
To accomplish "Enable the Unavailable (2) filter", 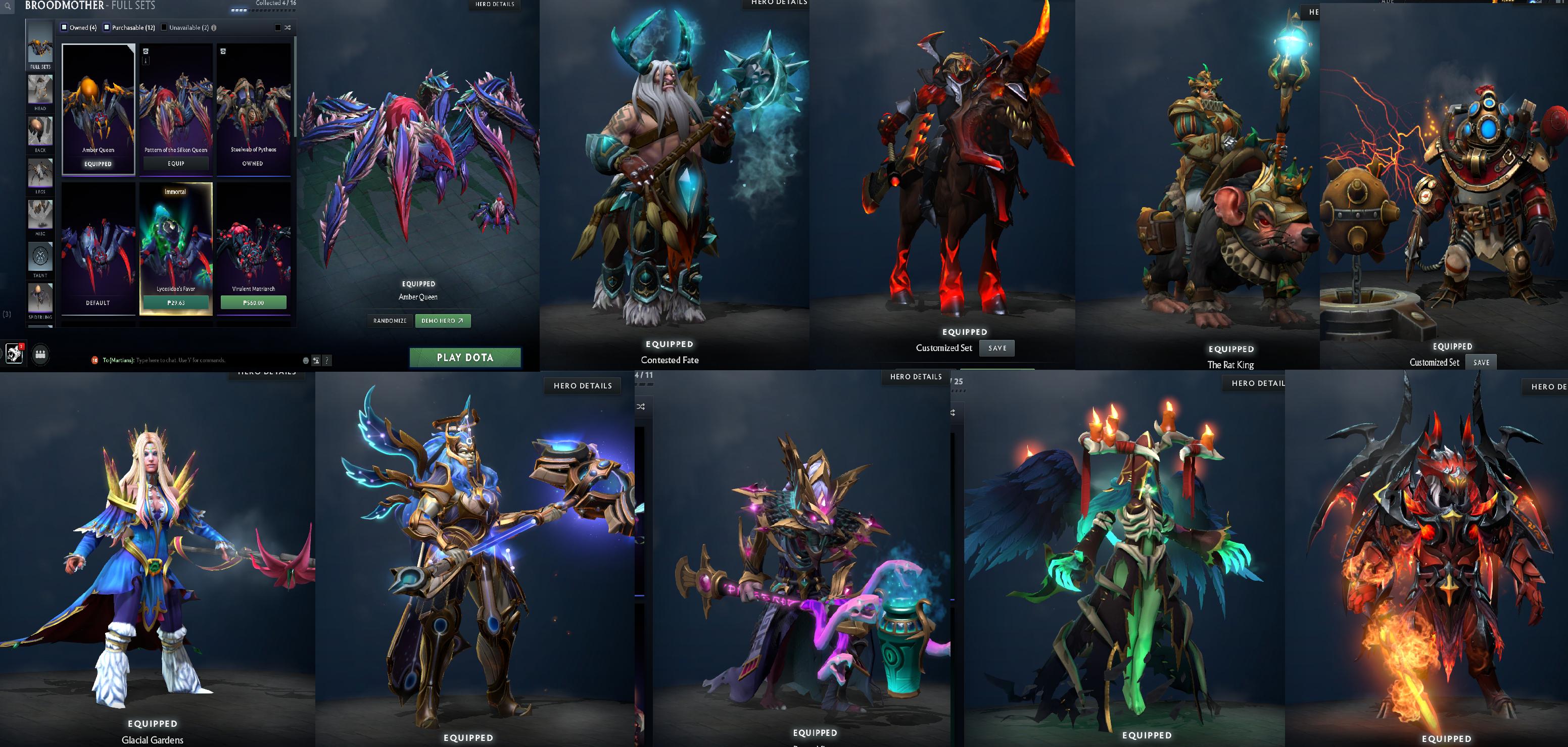I will (x=164, y=27).
